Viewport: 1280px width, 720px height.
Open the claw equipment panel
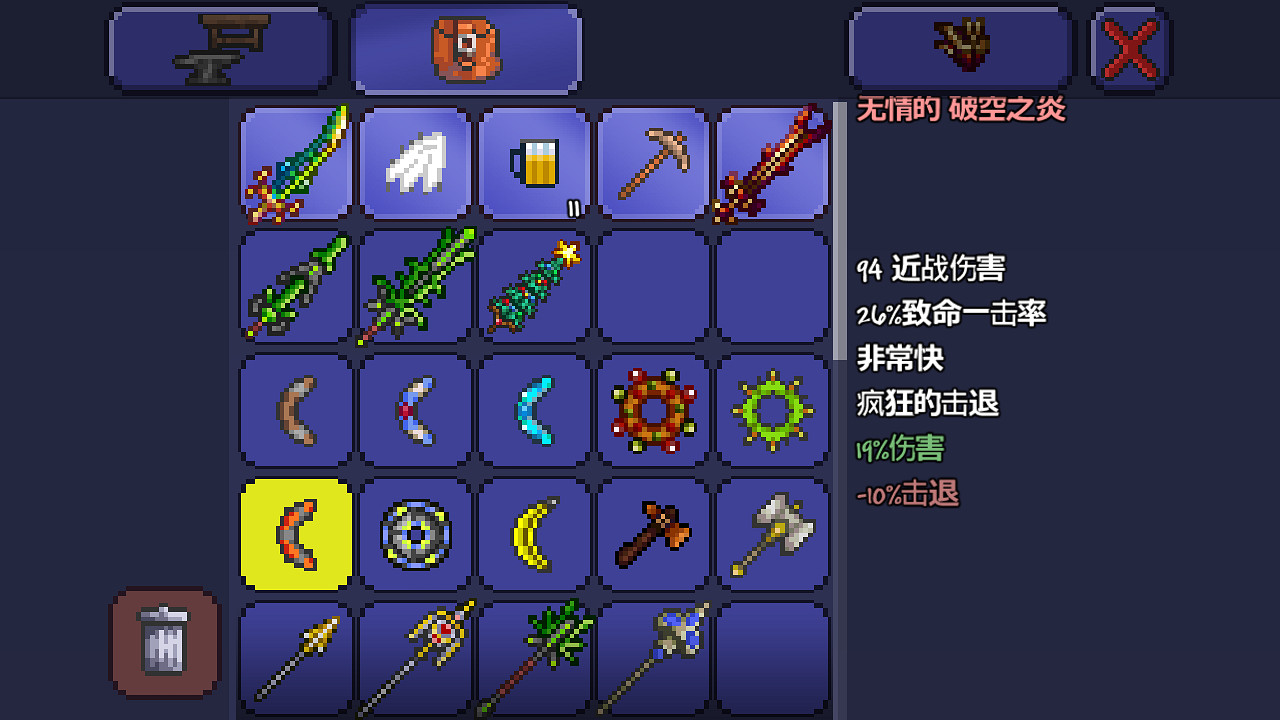coord(960,48)
